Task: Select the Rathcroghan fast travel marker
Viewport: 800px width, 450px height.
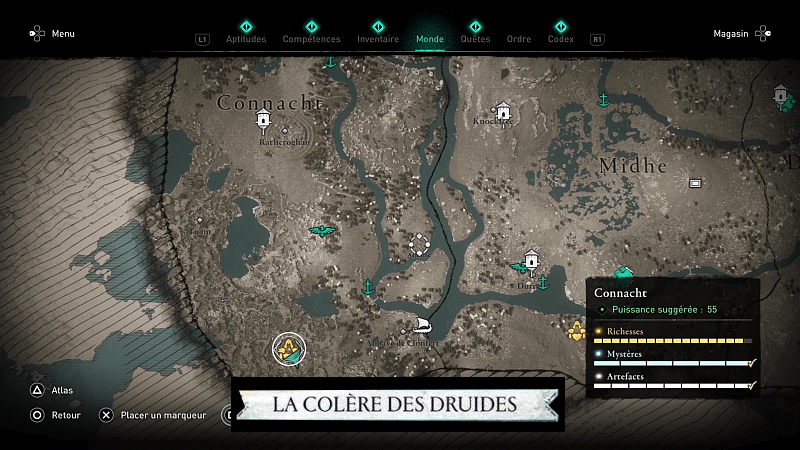Action: (264, 121)
